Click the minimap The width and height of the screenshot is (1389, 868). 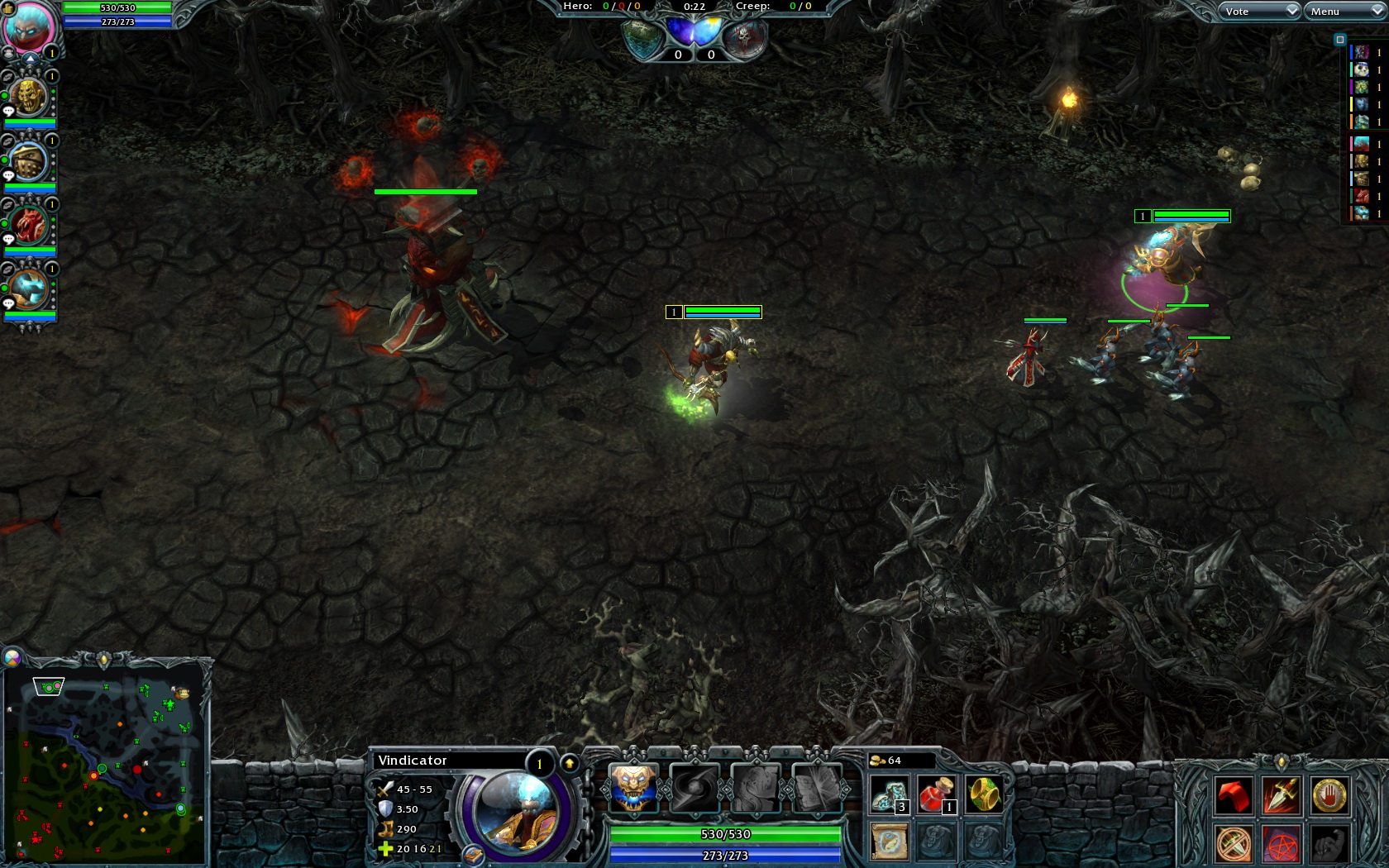[105, 761]
